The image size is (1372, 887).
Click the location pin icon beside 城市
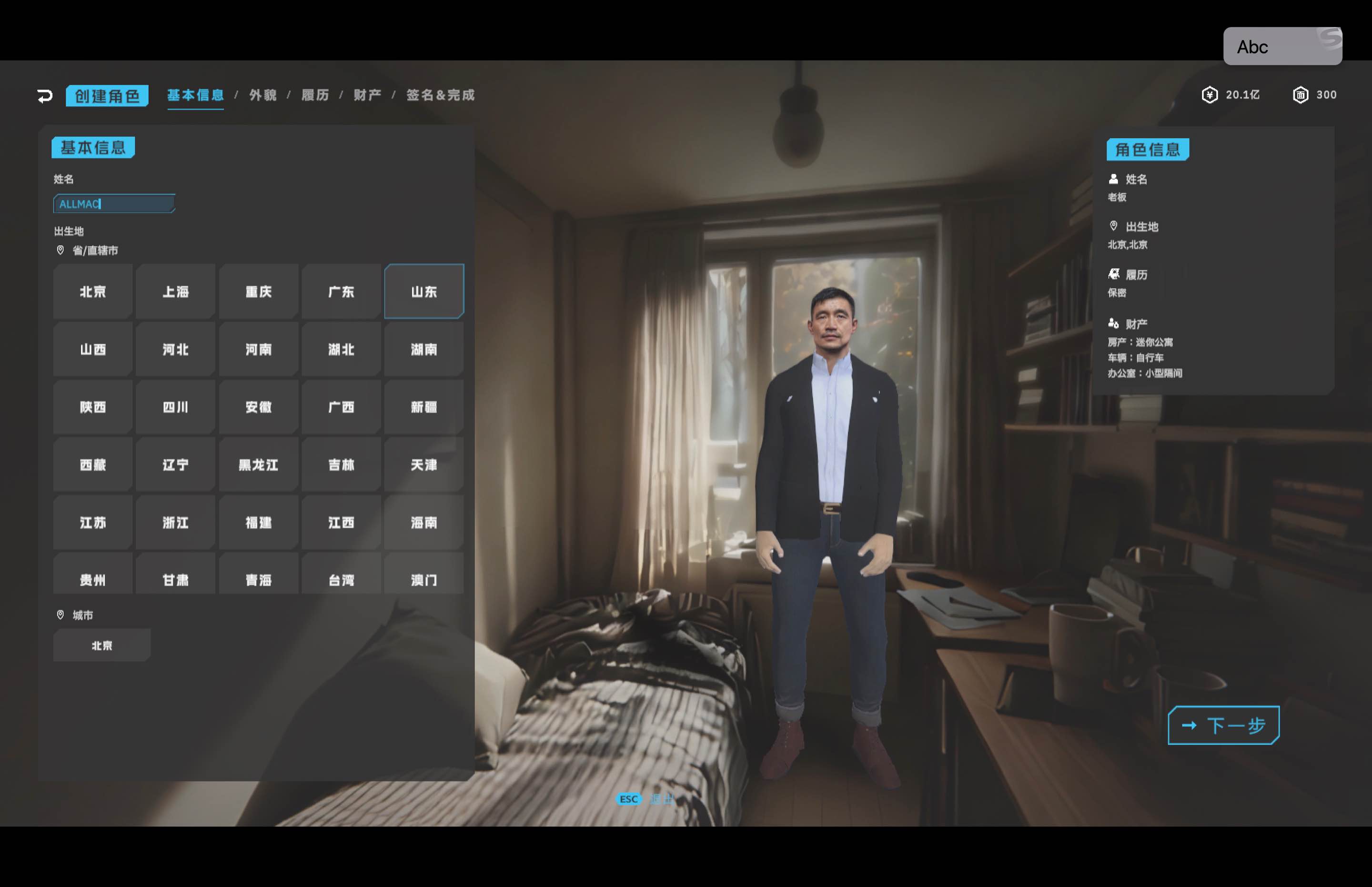coord(60,615)
